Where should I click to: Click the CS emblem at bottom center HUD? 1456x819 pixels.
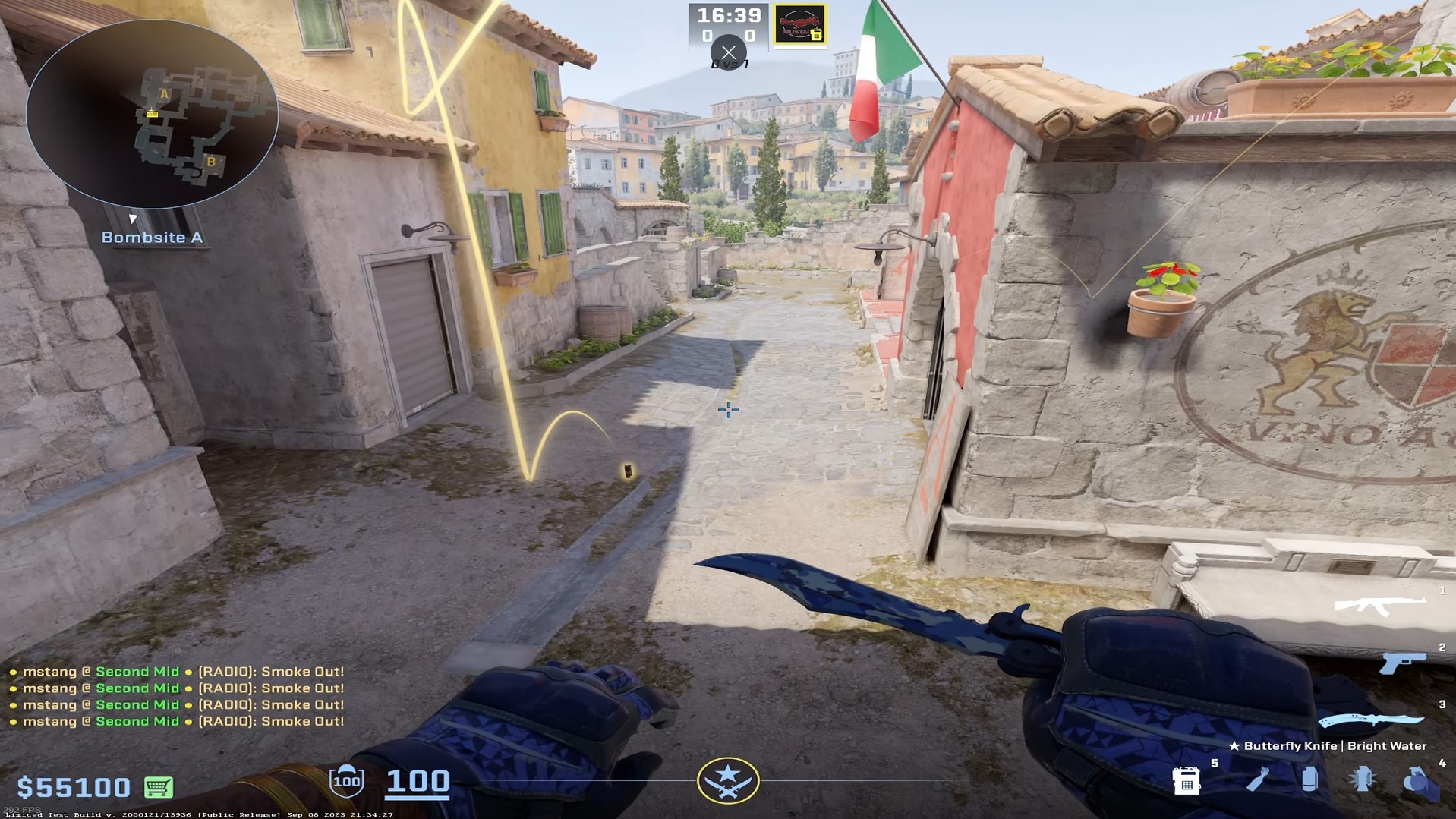(x=728, y=779)
